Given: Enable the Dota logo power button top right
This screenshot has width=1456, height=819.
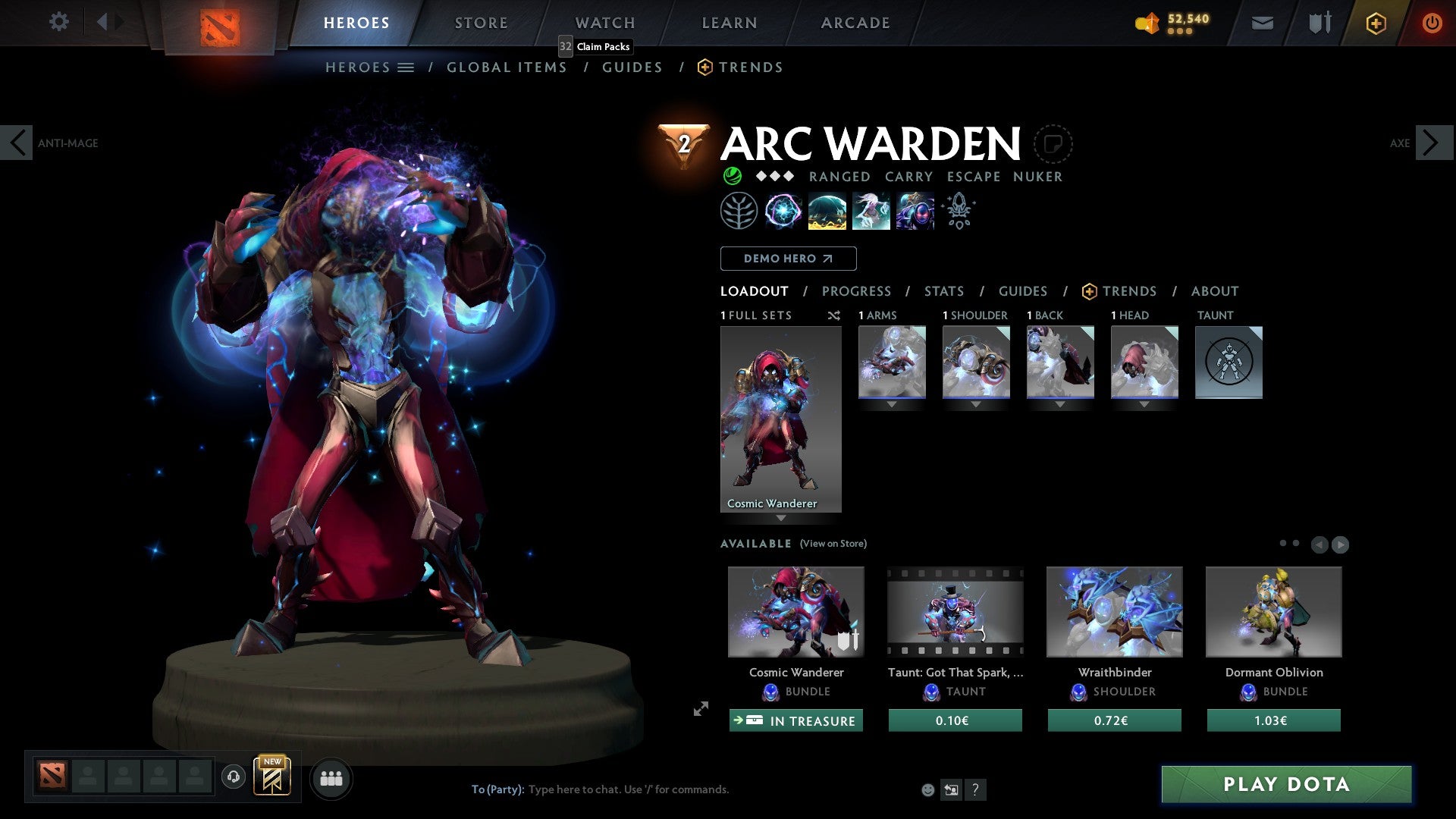Looking at the screenshot, I should (1432, 23).
